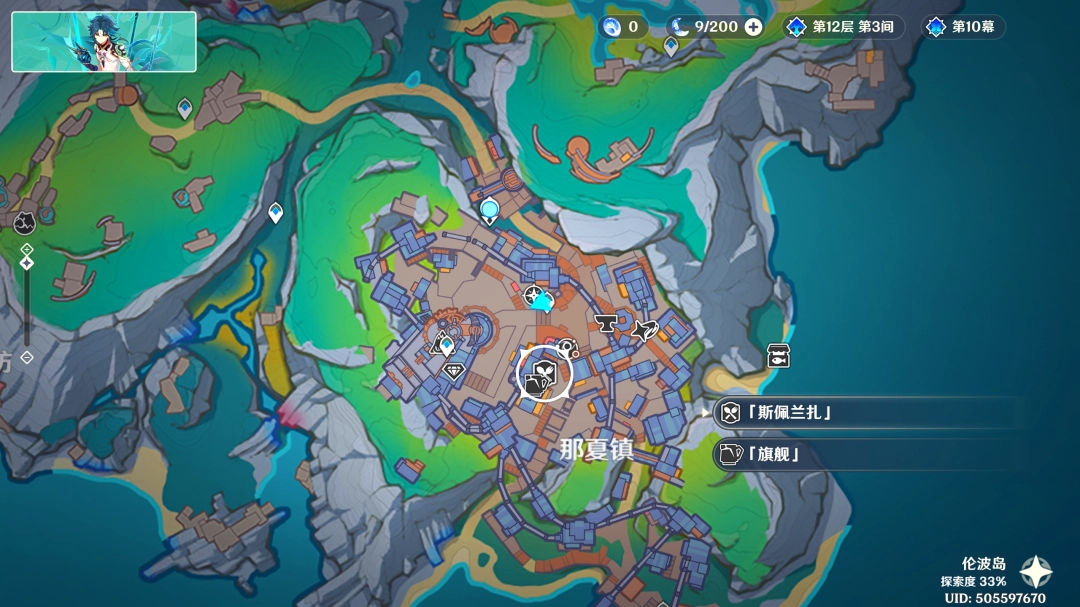The height and width of the screenshot is (607, 1080).
Task: Select the teleport waypoint under the resin counter
Action: point(671,45)
